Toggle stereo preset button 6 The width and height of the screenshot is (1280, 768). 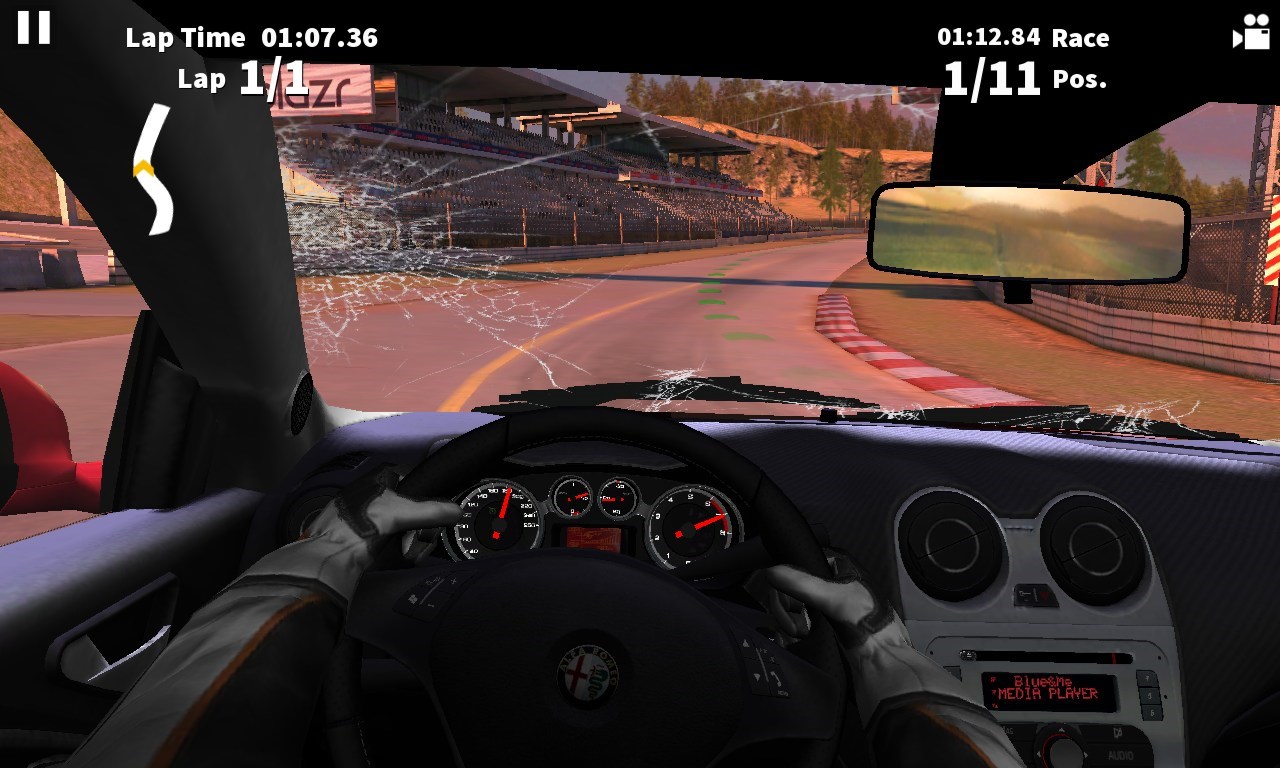tap(1152, 712)
